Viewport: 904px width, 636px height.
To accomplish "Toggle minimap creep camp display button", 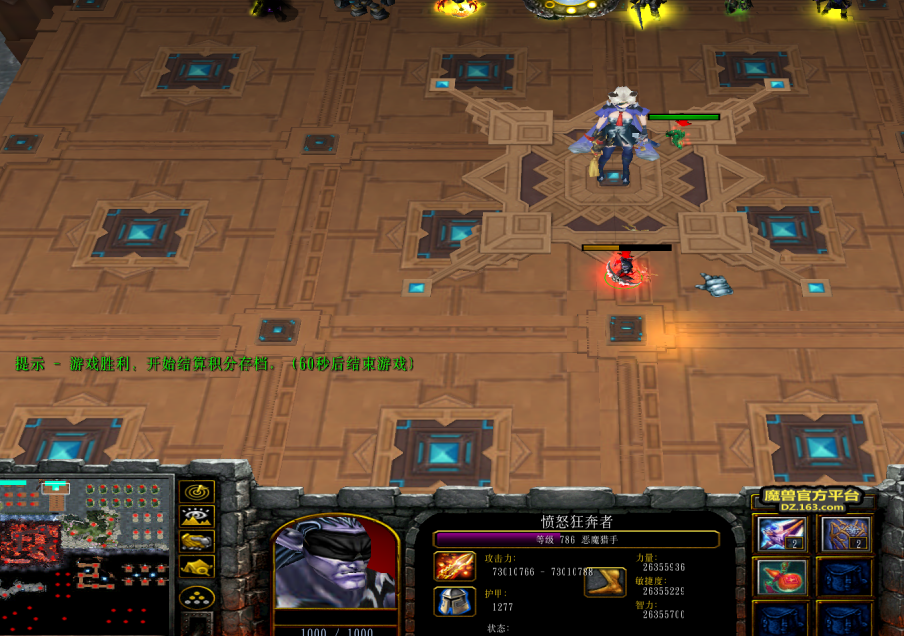I will 196,566.
